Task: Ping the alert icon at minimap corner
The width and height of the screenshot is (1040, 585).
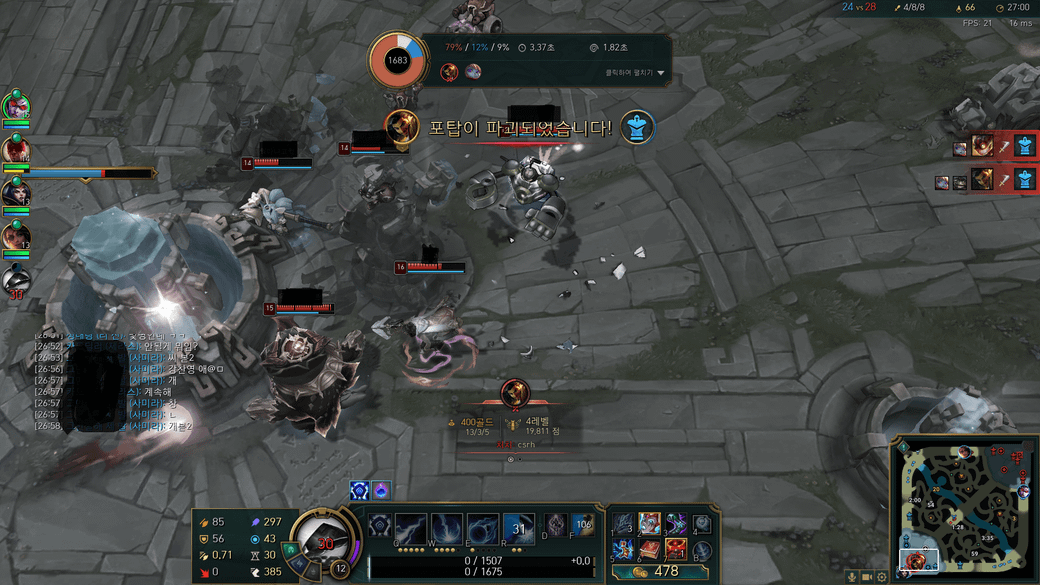Action: coord(904,446)
